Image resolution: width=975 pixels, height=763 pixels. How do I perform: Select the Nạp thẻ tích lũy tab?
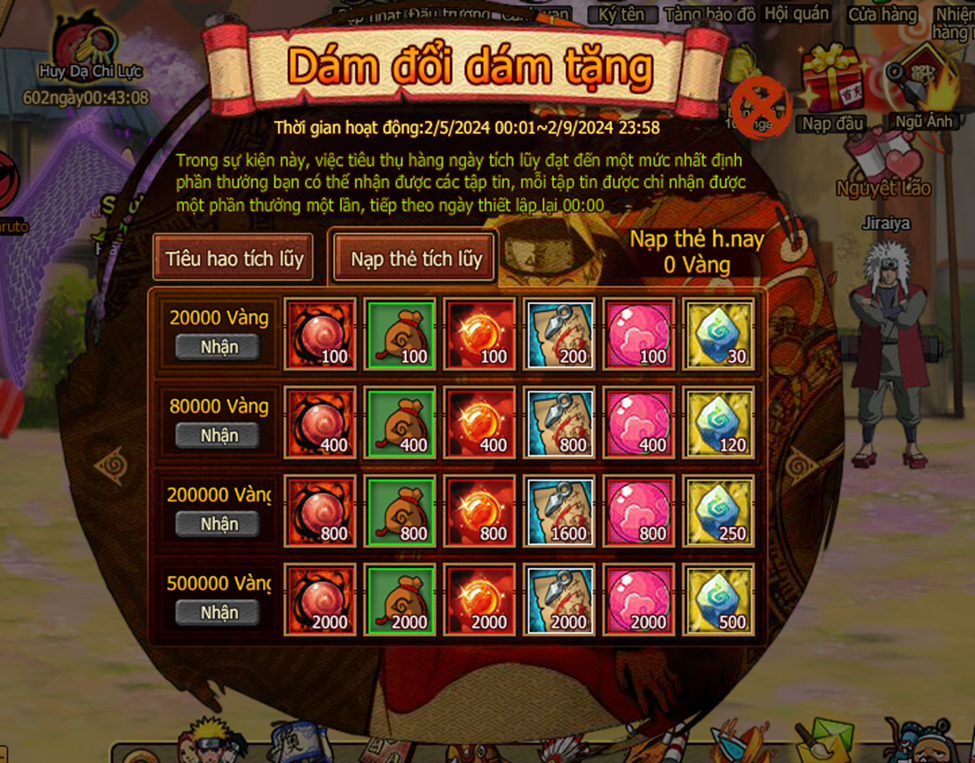416,258
